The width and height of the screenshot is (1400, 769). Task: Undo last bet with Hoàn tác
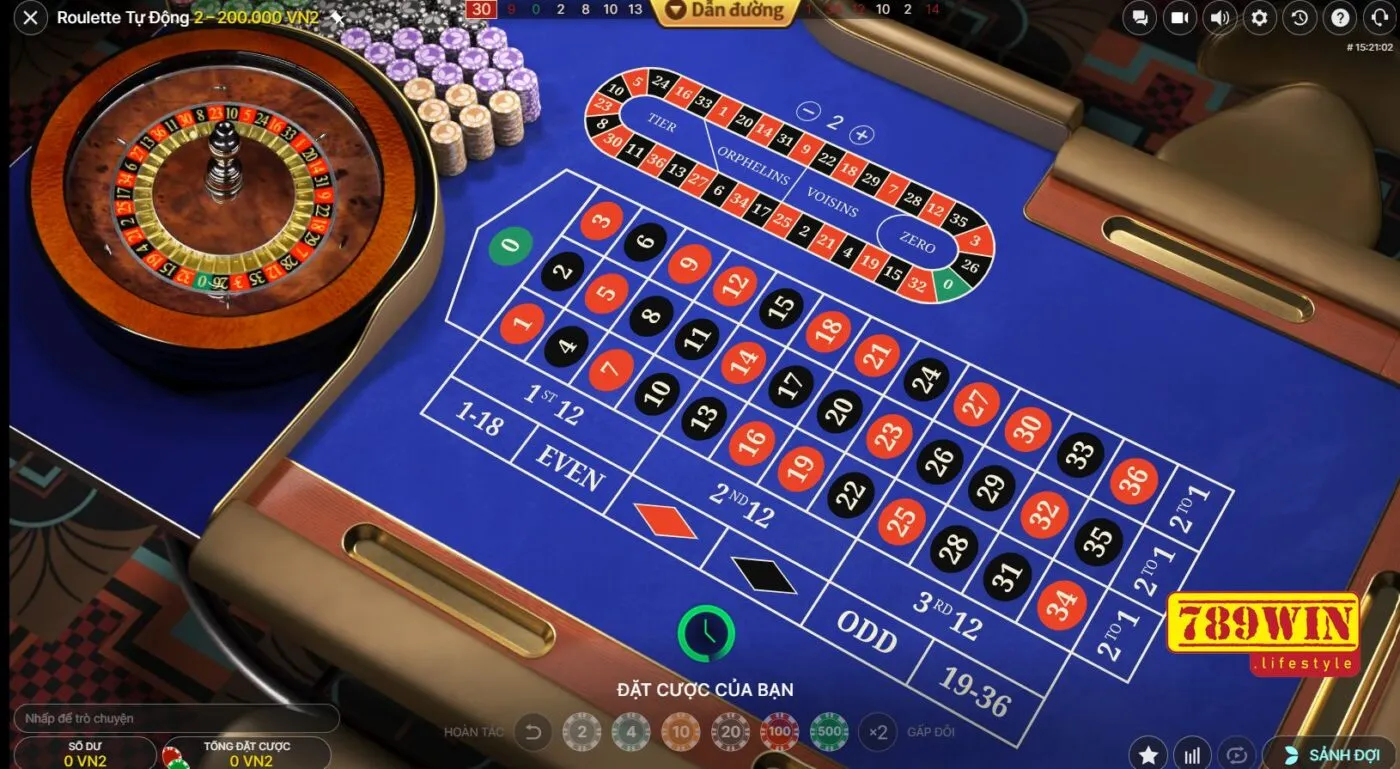530,733
